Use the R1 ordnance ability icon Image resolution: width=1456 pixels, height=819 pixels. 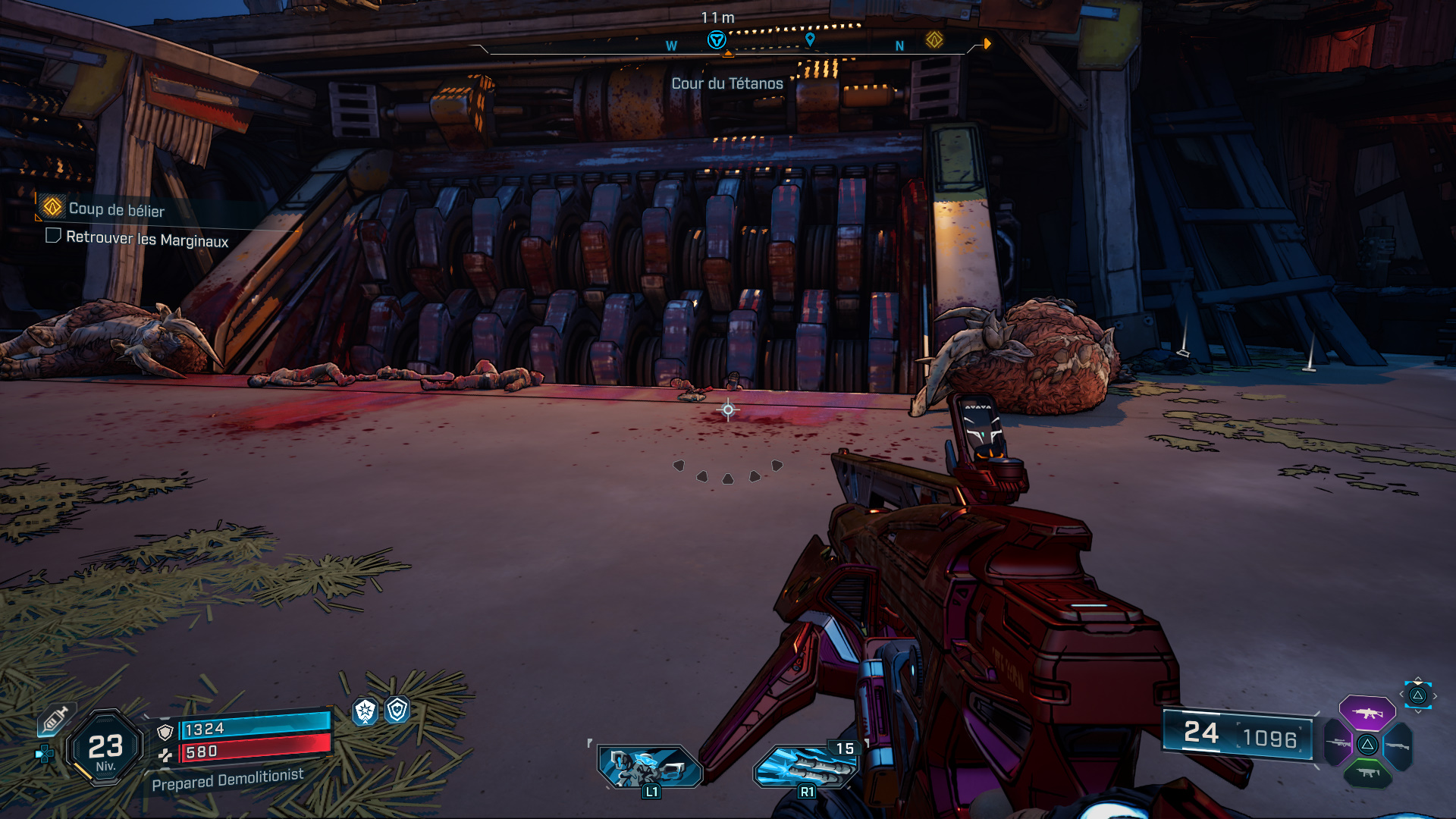pyautogui.click(x=806, y=767)
